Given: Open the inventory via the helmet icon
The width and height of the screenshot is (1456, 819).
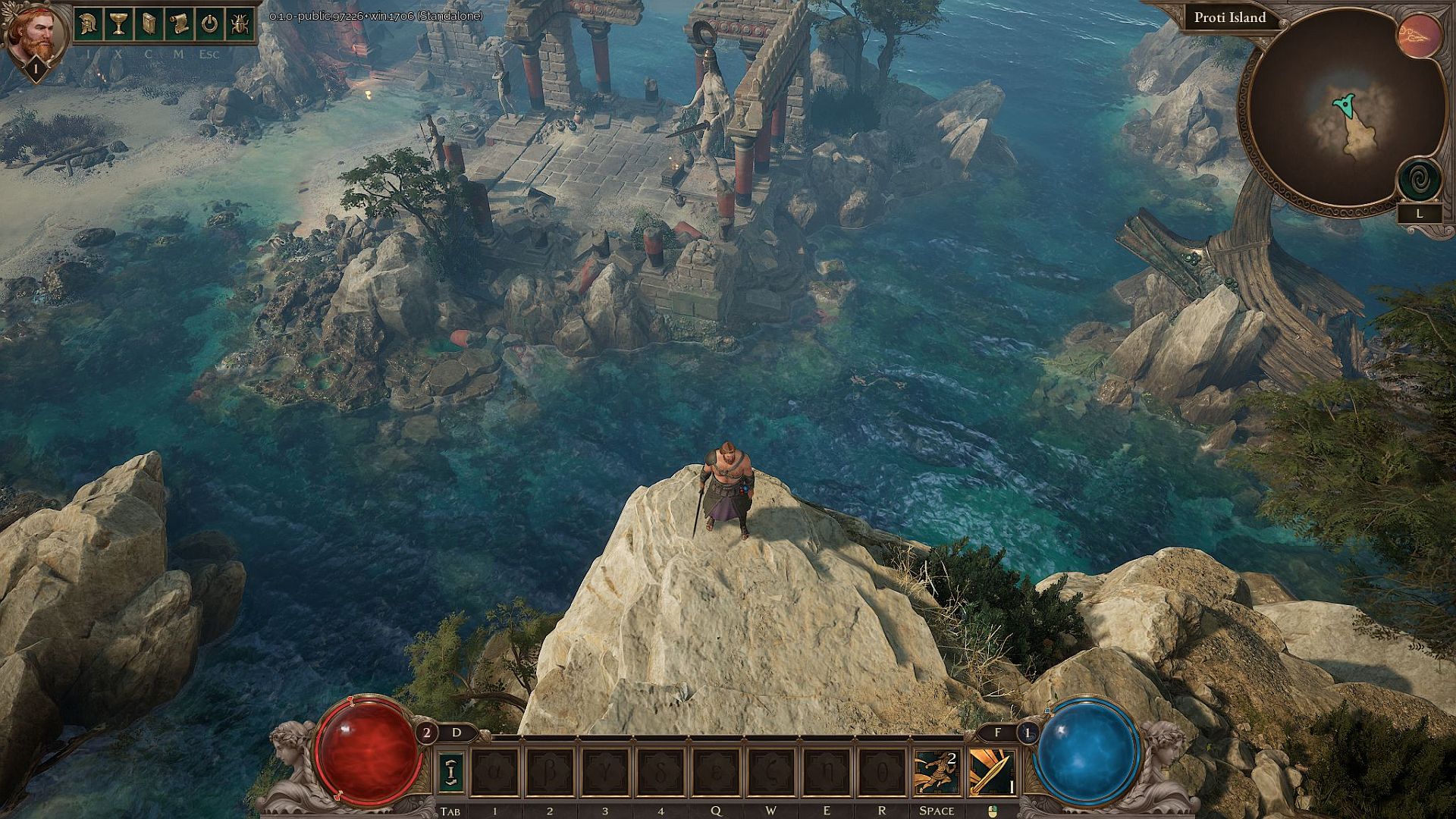Looking at the screenshot, I should [x=87, y=23].
